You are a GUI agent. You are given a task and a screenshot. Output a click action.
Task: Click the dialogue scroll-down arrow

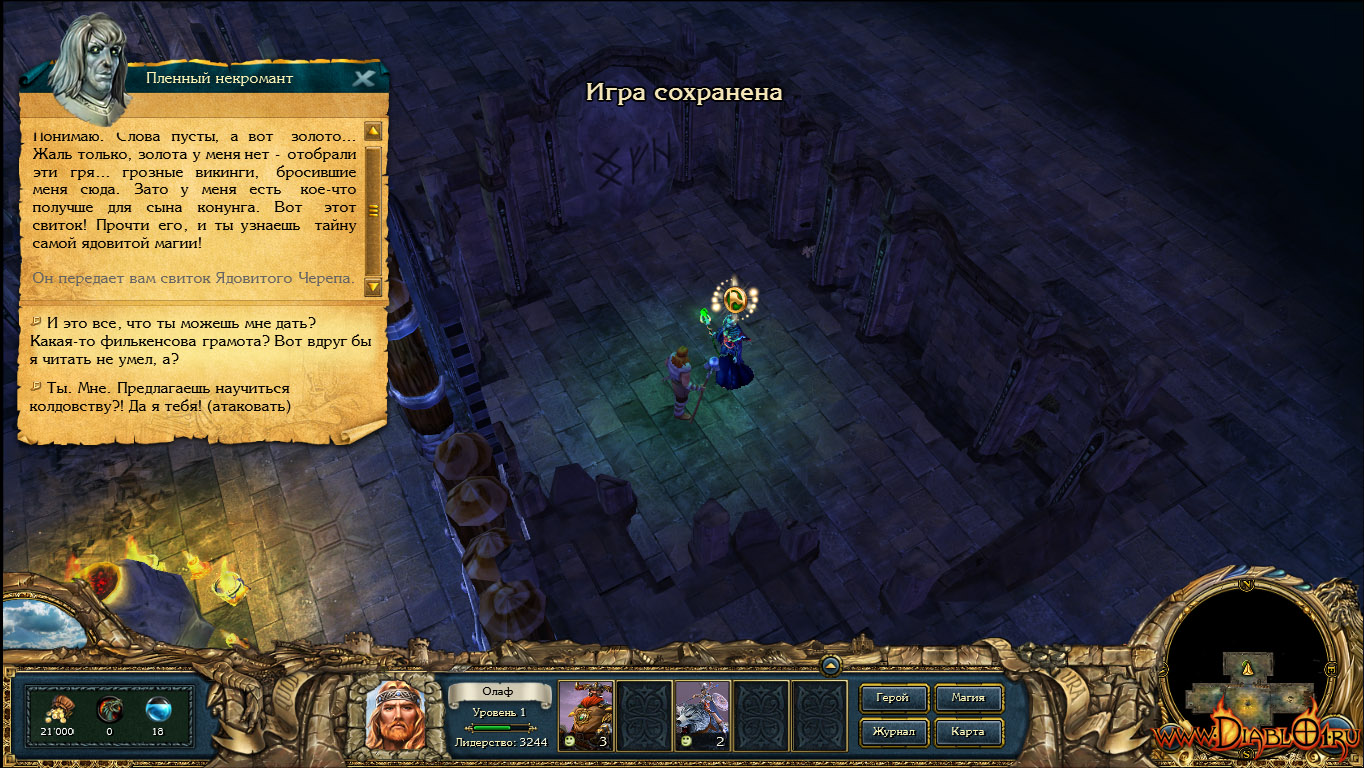click(373, 287)
